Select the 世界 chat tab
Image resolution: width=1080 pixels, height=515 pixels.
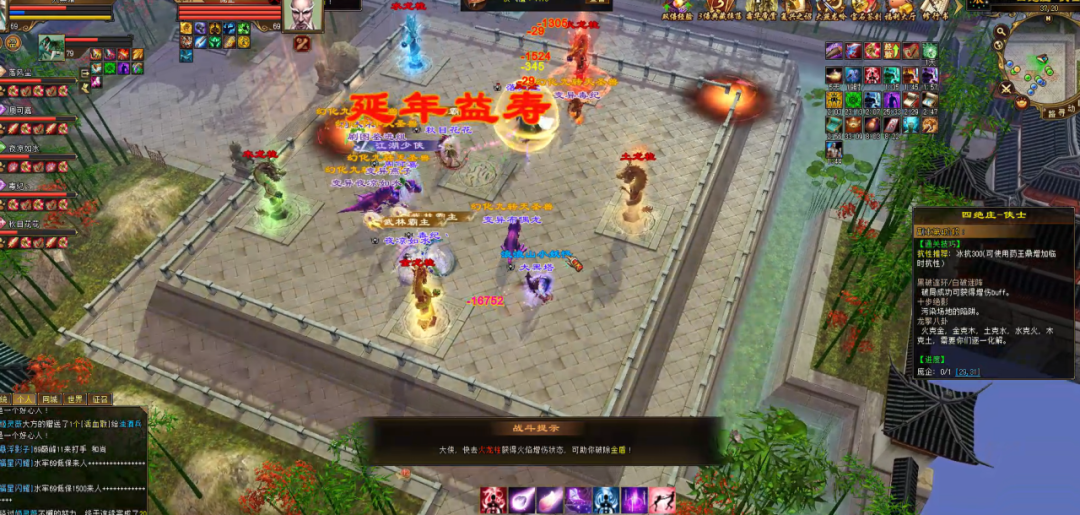pos(75,398)
